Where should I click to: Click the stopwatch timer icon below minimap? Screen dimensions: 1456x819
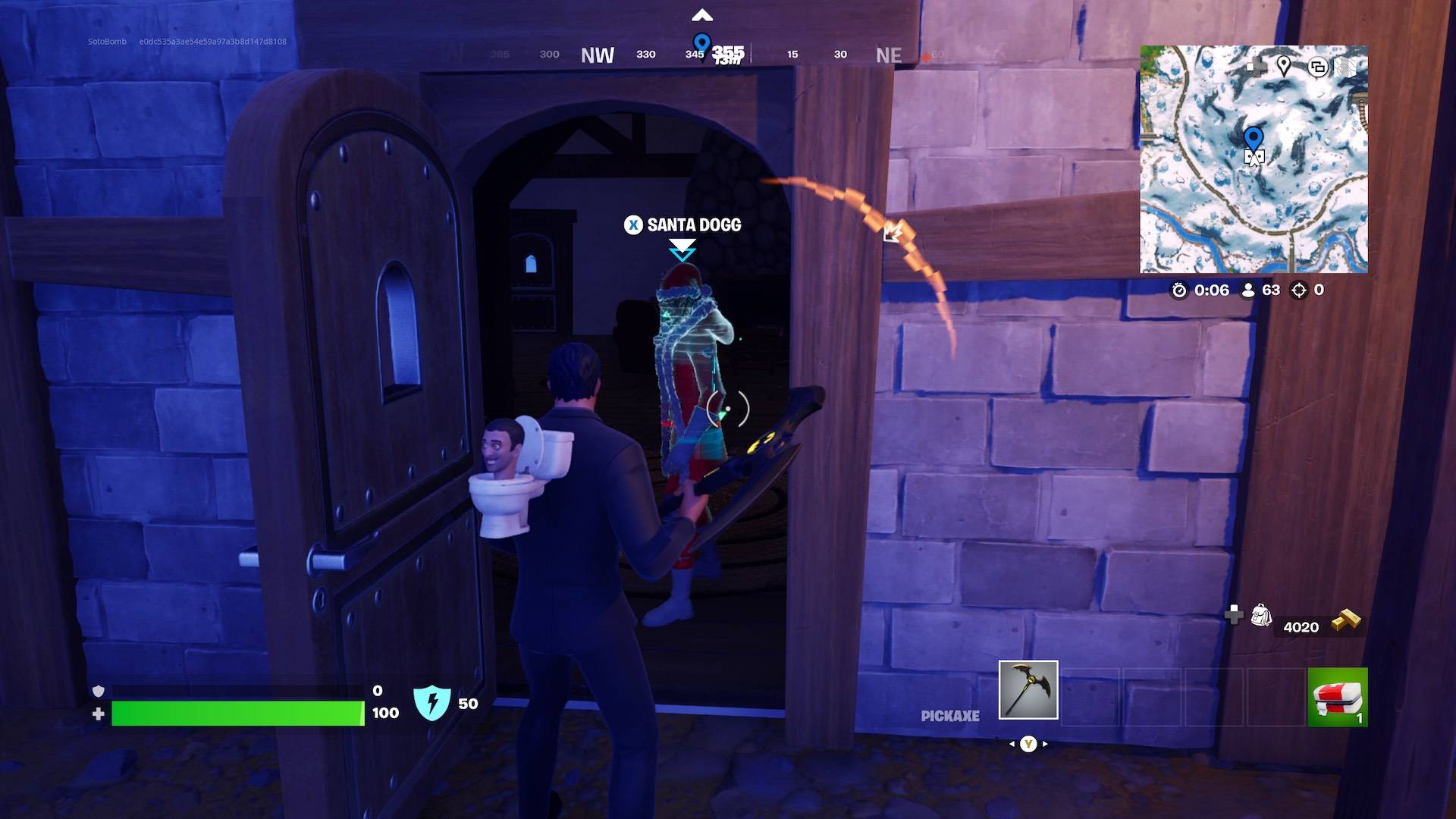click(1180, 290)
